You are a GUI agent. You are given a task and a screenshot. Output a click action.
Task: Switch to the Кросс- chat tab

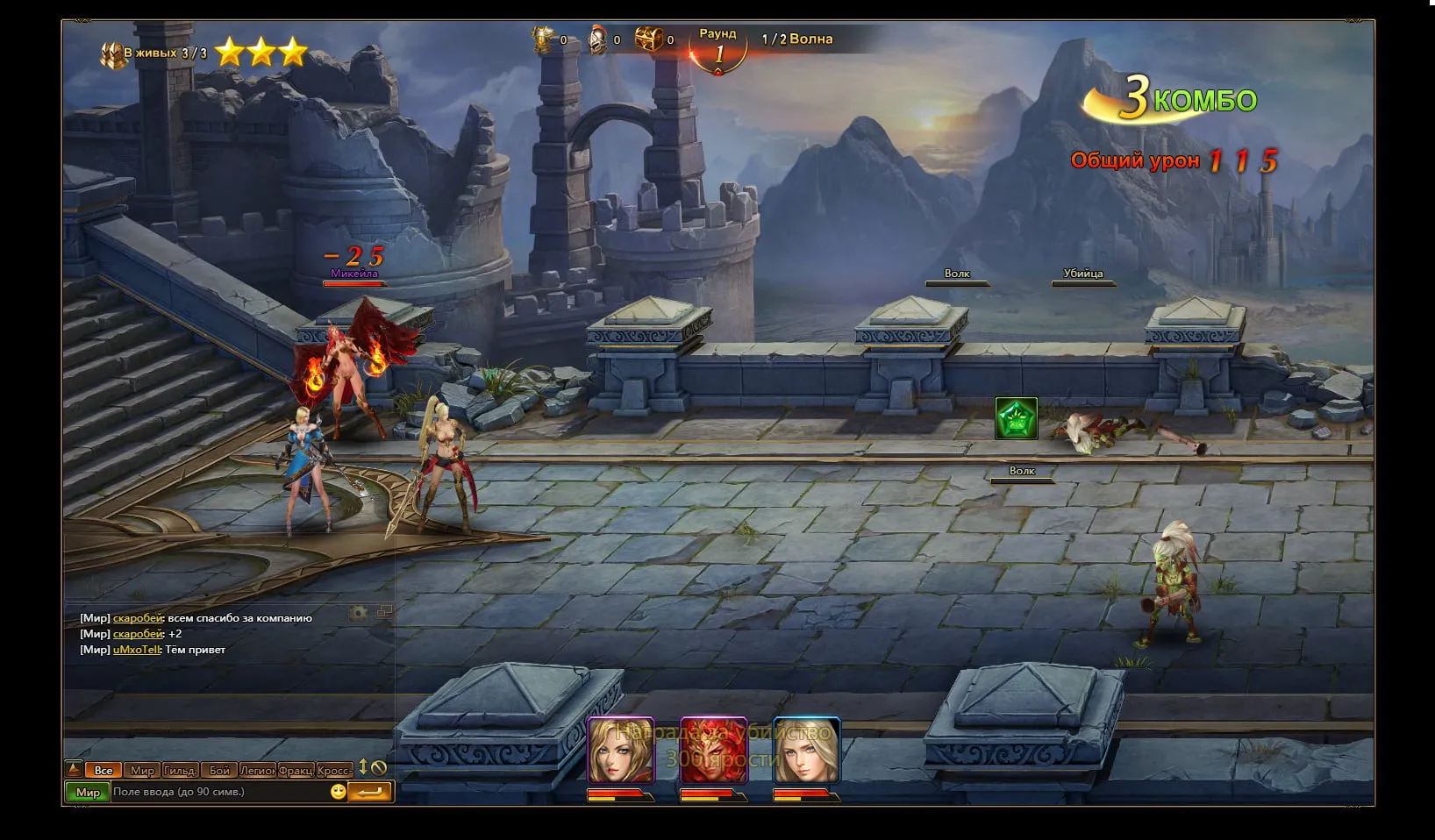(334, 770)
